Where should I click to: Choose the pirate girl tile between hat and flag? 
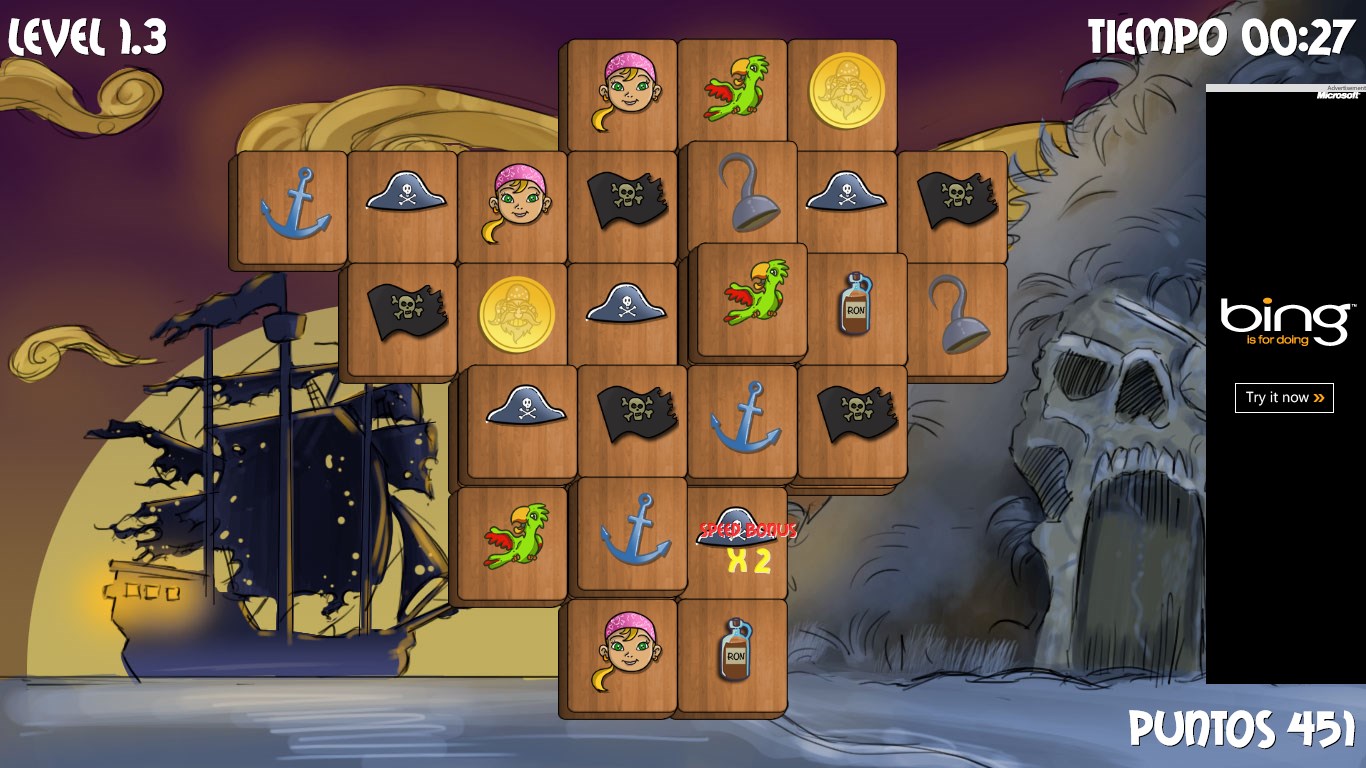point(518,203)
